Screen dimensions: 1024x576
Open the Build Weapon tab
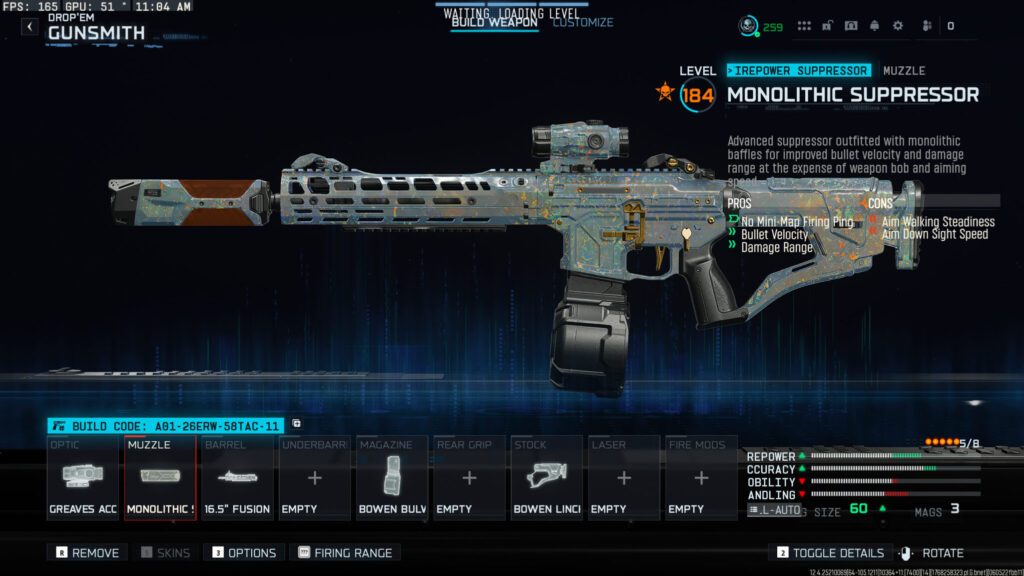click(494, 22)
